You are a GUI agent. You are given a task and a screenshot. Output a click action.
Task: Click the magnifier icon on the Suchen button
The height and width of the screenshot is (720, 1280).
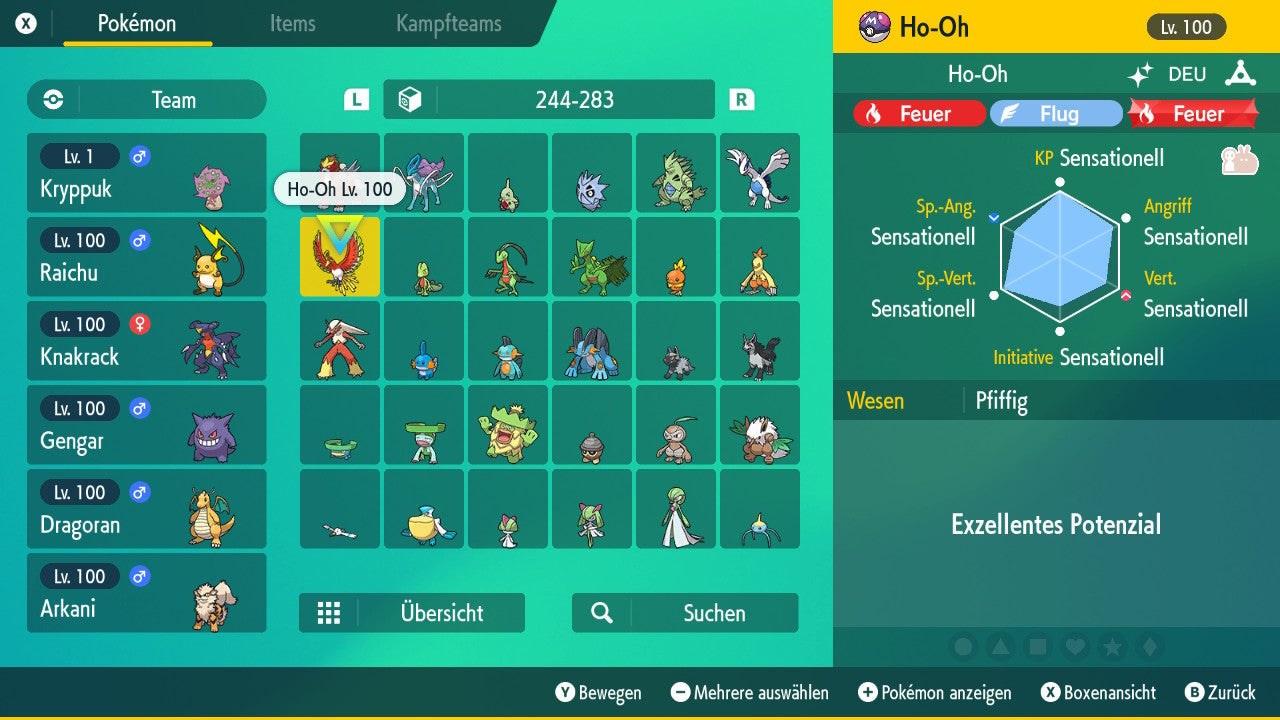point(600,612)
